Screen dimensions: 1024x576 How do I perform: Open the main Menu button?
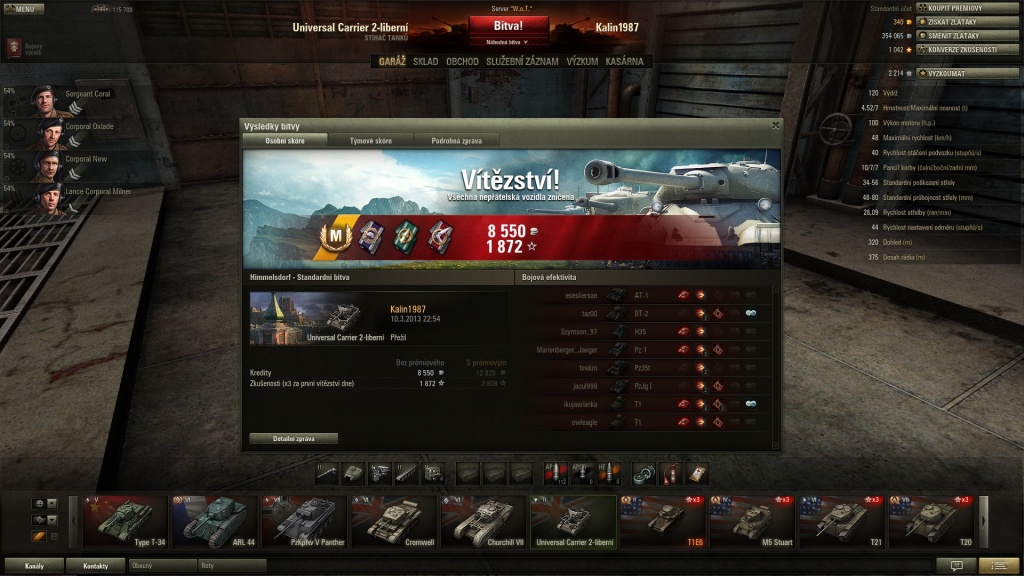pyautogui.click(x=23, y=8)
